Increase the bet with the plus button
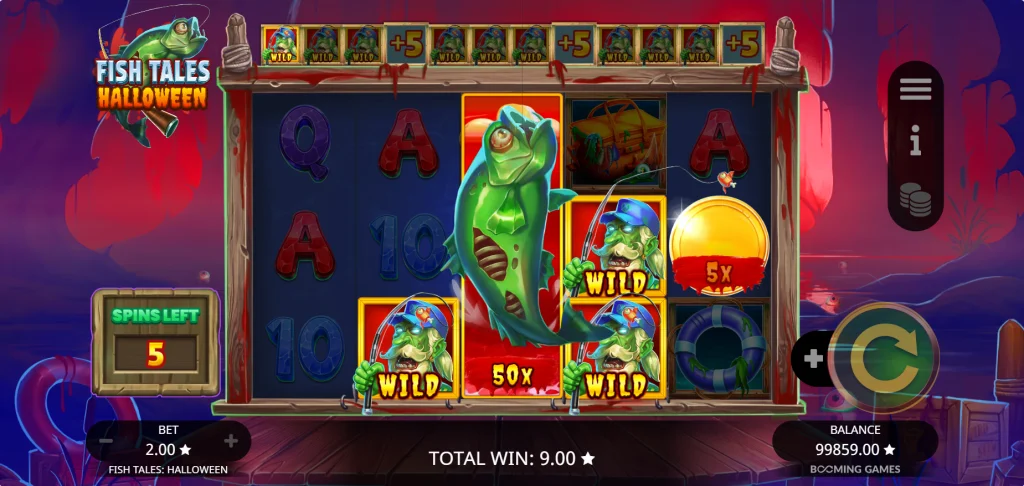1024x486 pixels. 231,441
